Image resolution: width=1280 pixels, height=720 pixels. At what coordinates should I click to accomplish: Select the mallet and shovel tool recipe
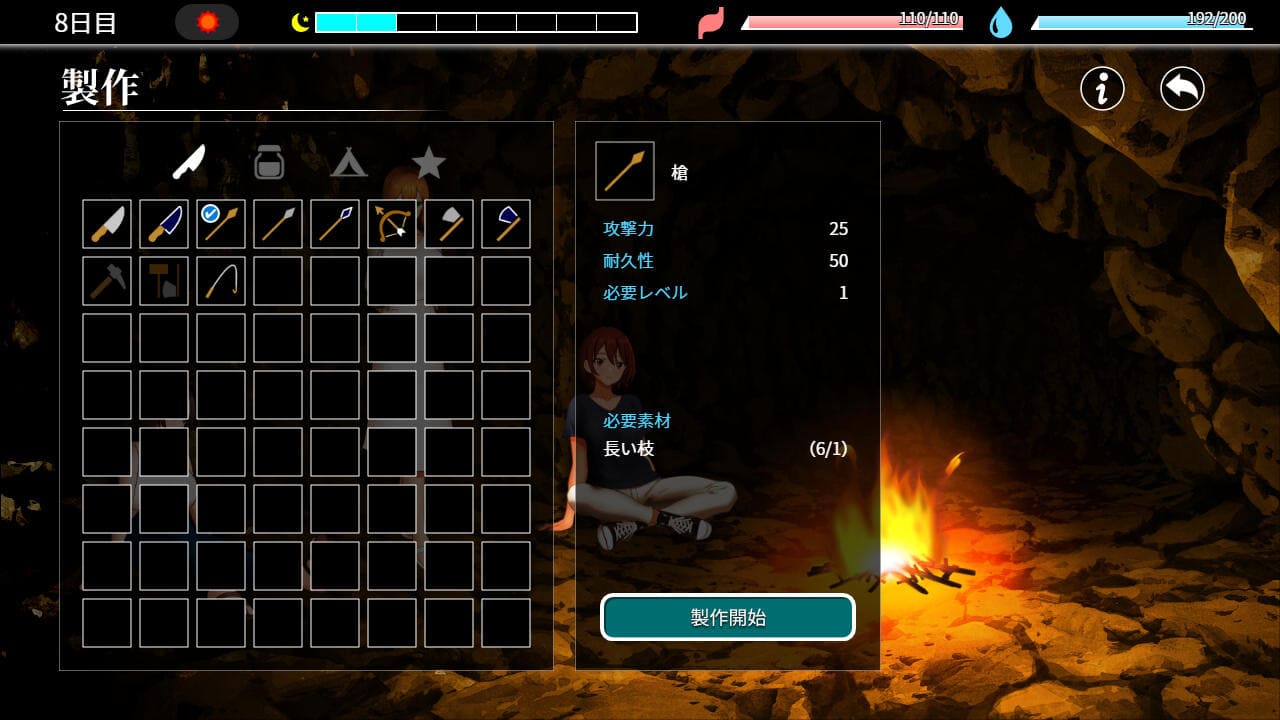tap(164, 281)
